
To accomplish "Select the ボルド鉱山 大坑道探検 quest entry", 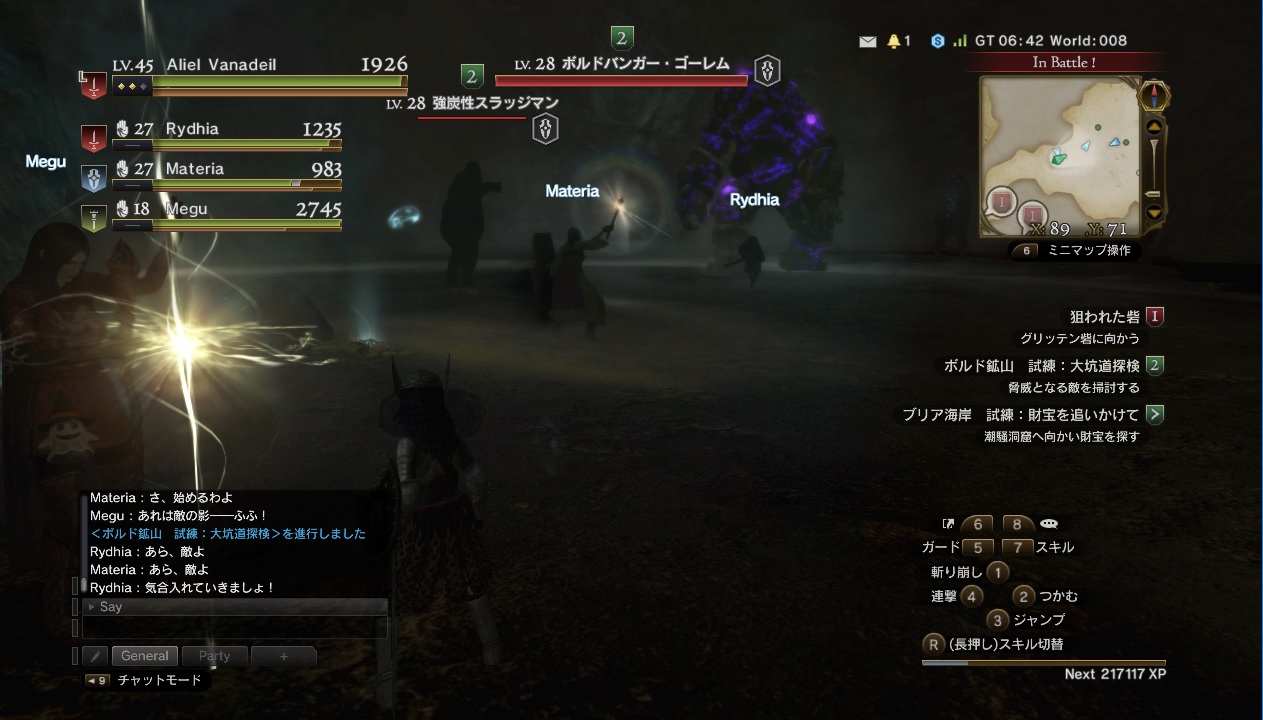I will (1045, 366).
